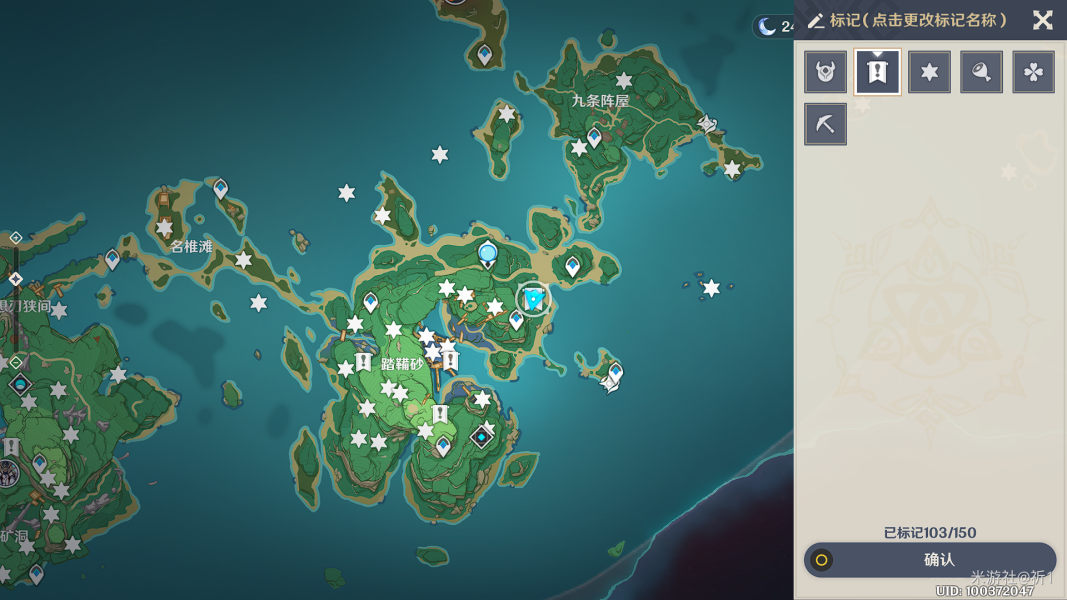Open the exclamation banner pin left of 踏鞴砂 label

click(x=364, y=361)
